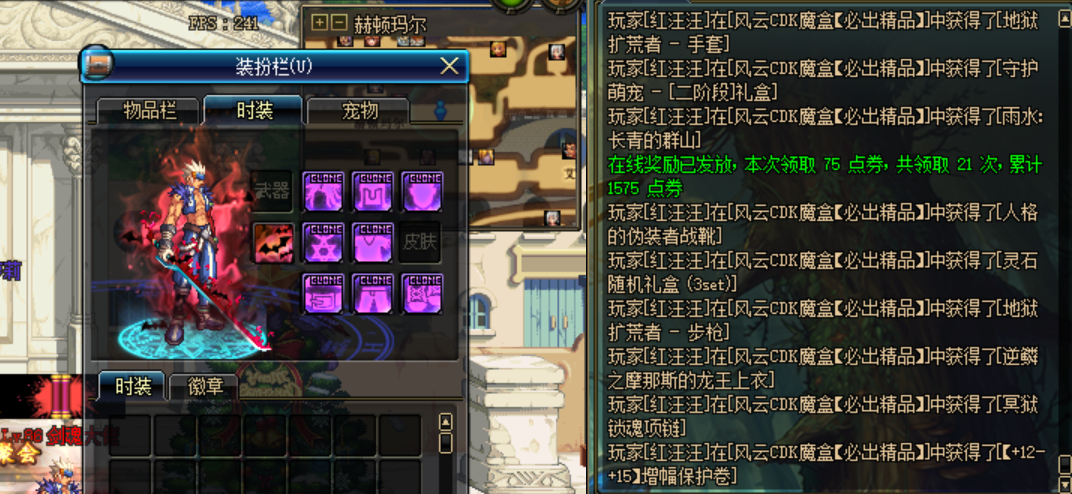Select the purple pants clone avatar slot
1072x494 pixels.
point(372,294)
